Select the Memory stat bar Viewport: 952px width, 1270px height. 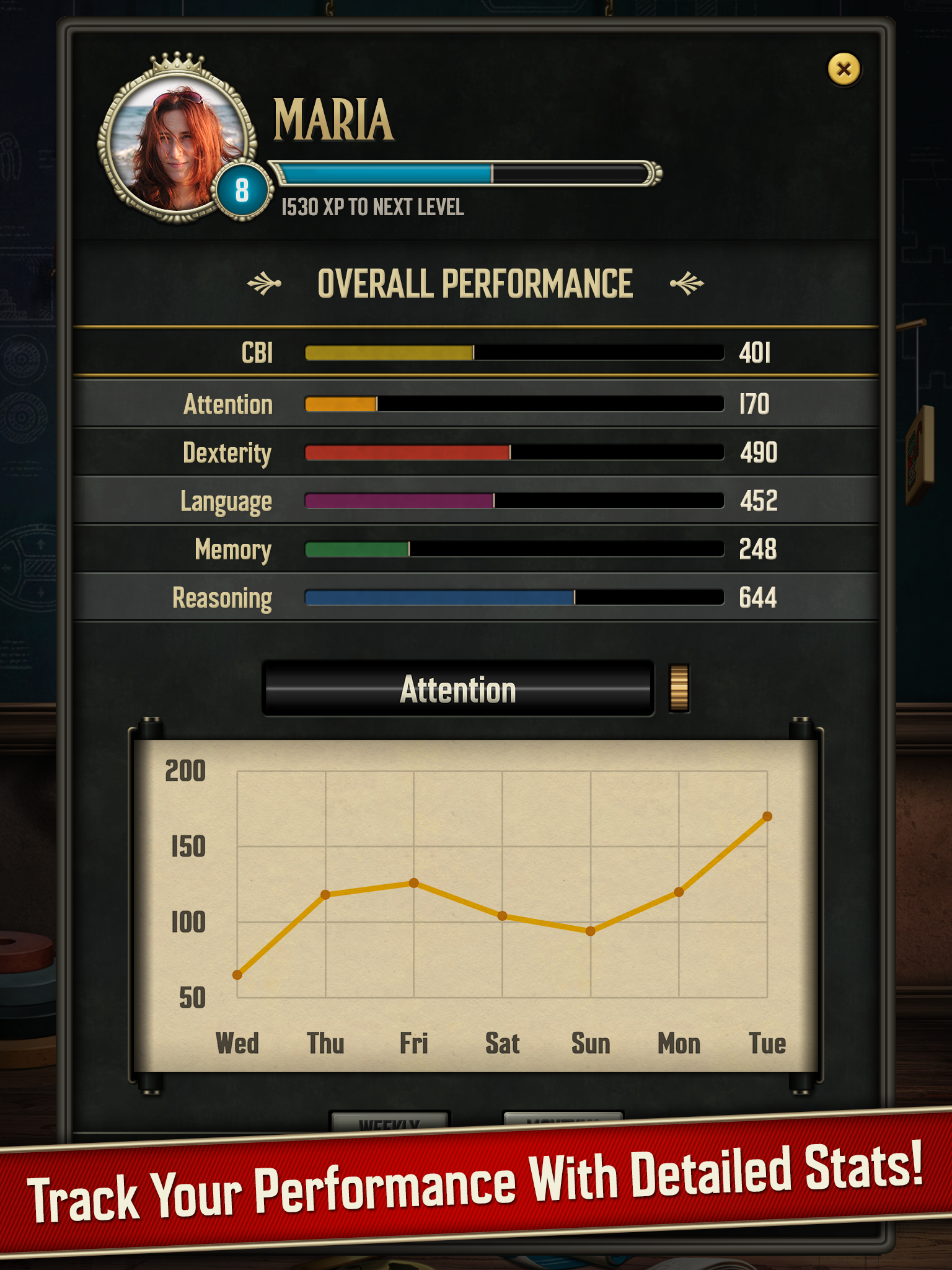[513, 549]
